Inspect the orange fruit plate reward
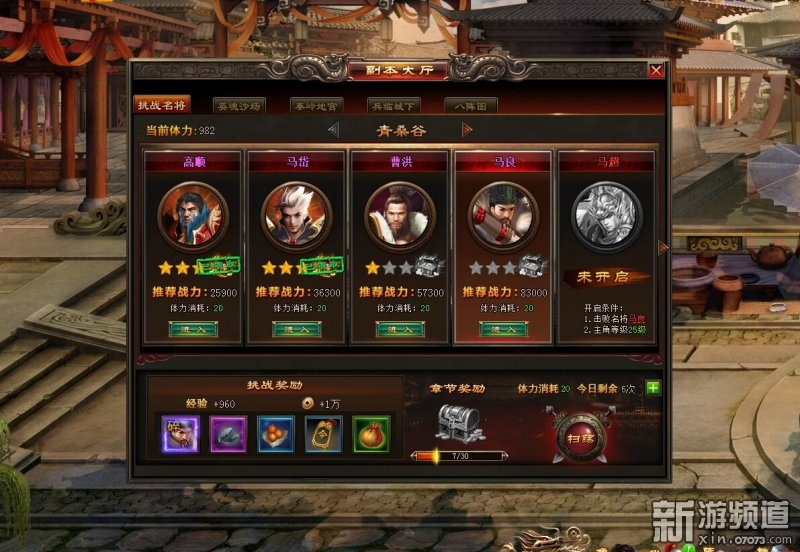The height and width of the screenshot is (552, 800). (275, 433)
